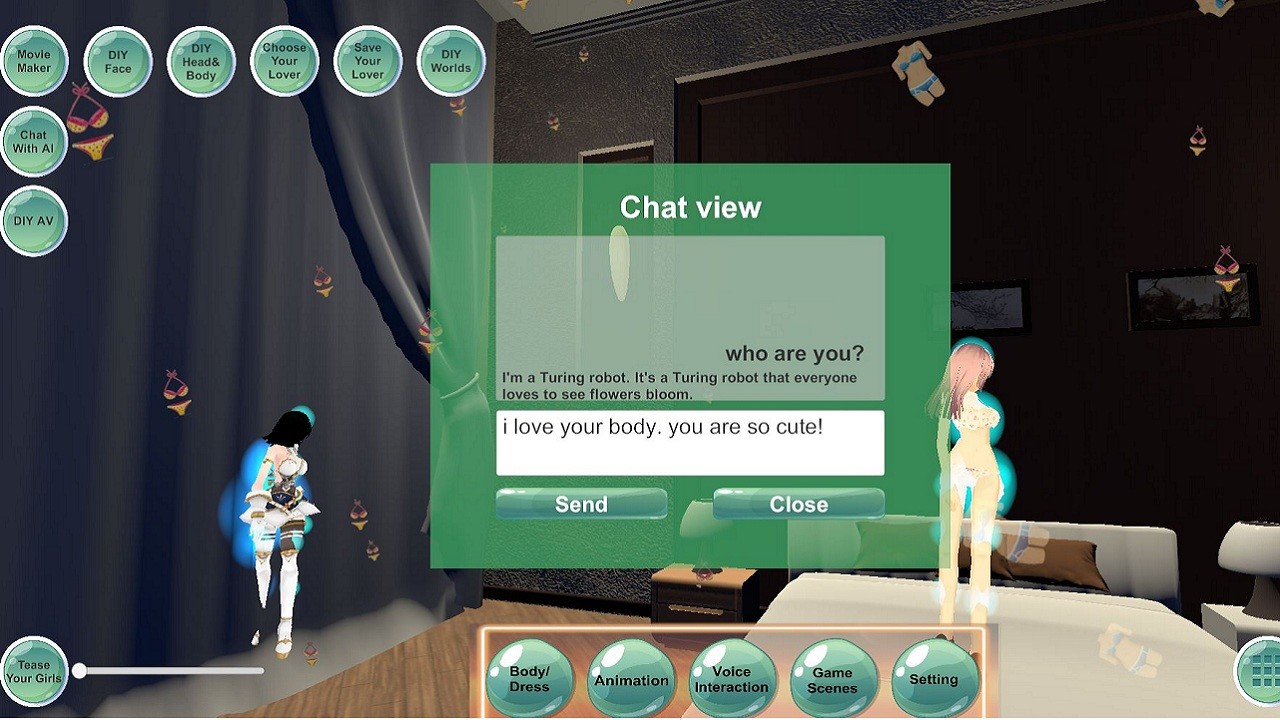Viewport: 1280px width, 720px height.
Task: Close the Chat view dialog
Action: (x=797, y=504)
